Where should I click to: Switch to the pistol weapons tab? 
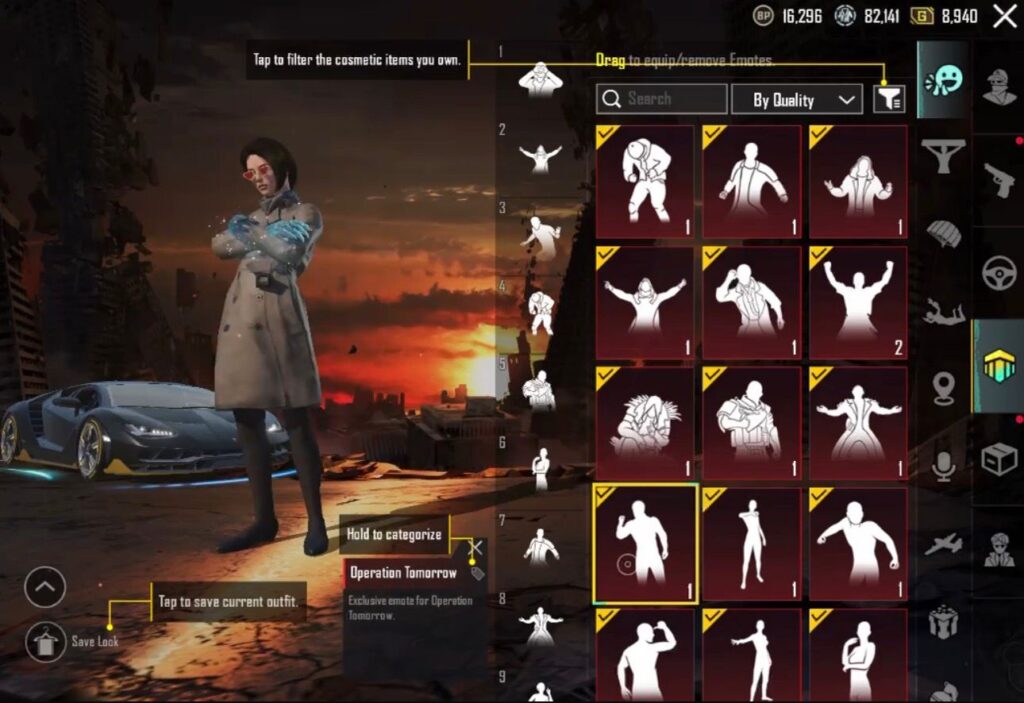pos(998,180)
